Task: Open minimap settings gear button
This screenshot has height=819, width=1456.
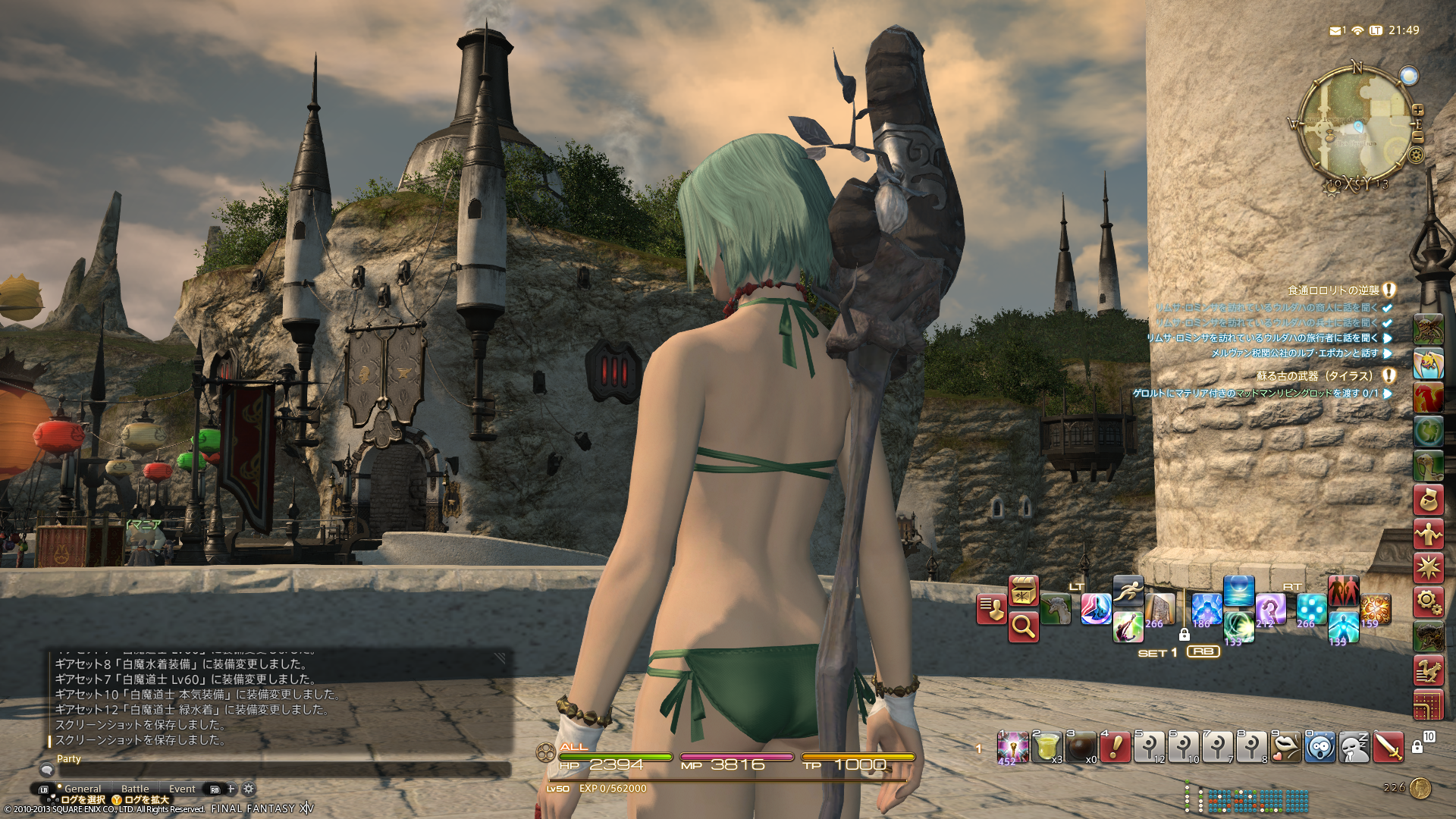Action: tap(1416, 155)
